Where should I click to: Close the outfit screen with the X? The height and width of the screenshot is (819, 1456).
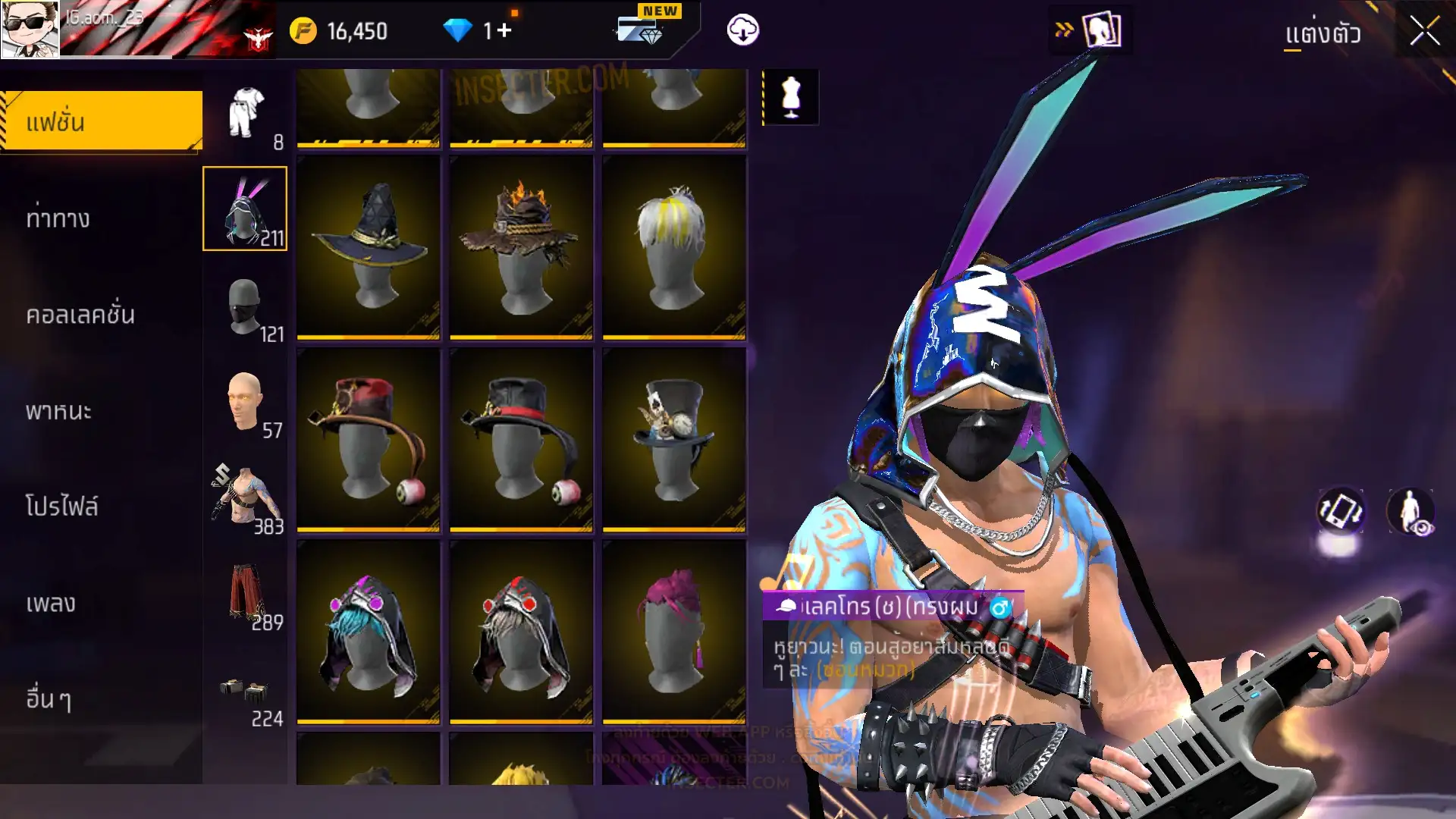coord(1424,32)
